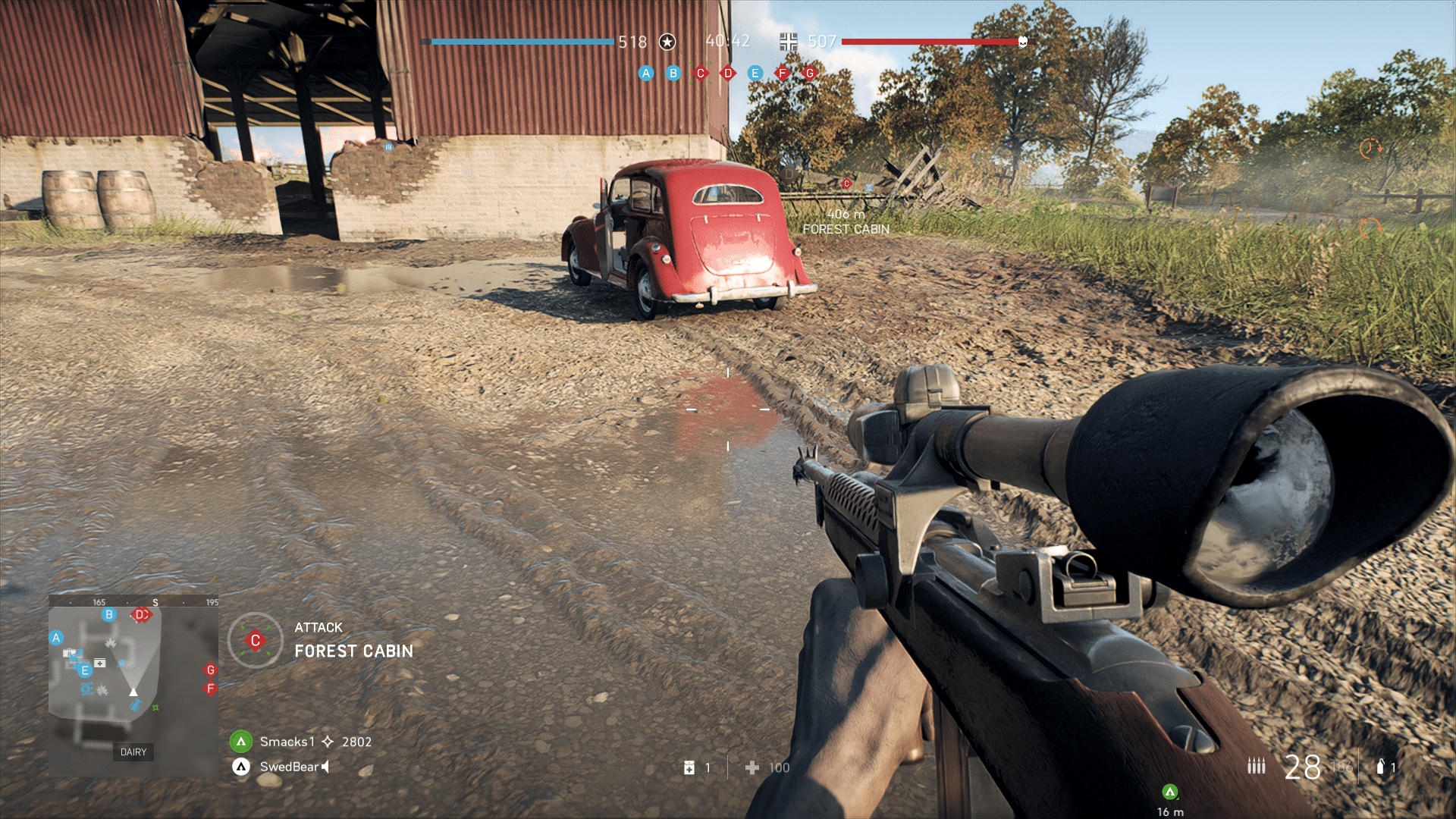Click the Allied star team emblem
The height and width of the screenshot is (819, 1456).
[x=667, y=42]
